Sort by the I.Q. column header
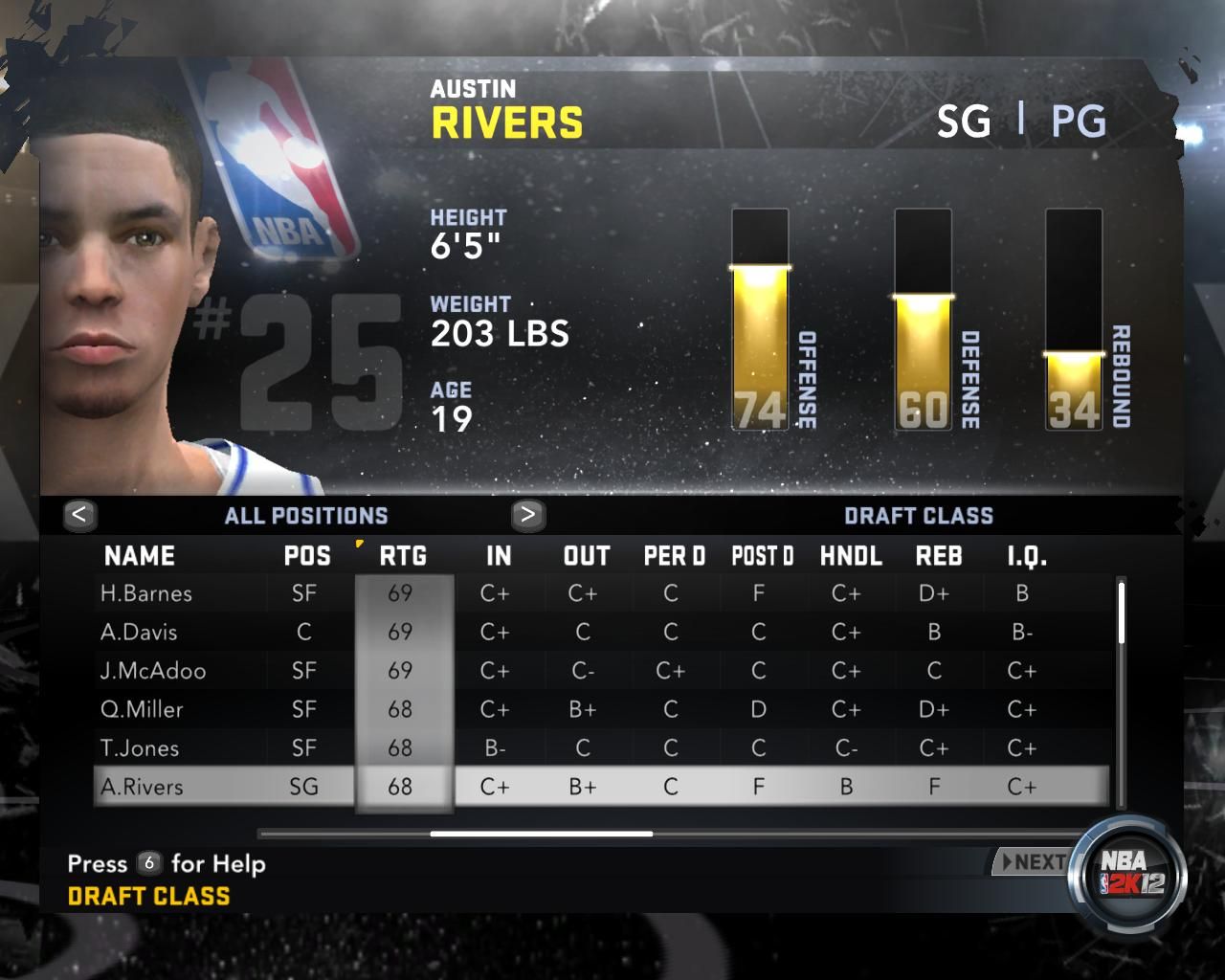1225x980 pixels. [x=1027, y=556]
